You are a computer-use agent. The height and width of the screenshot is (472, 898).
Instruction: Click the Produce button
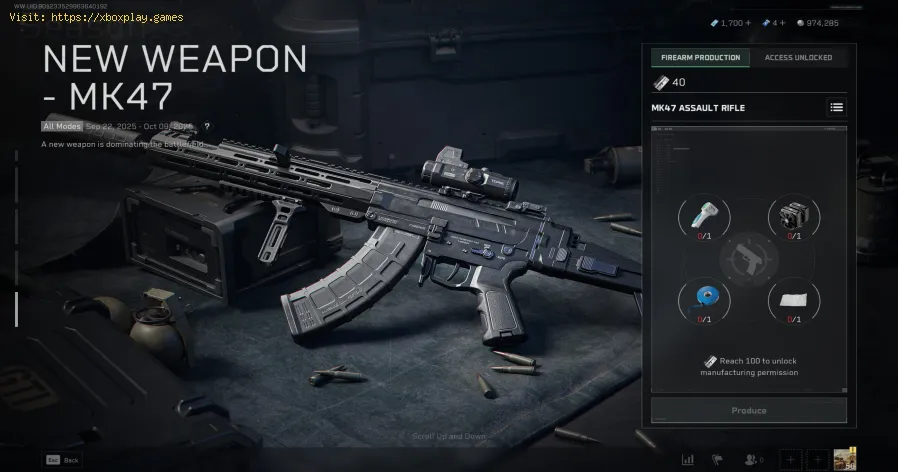tap(748, 410)
